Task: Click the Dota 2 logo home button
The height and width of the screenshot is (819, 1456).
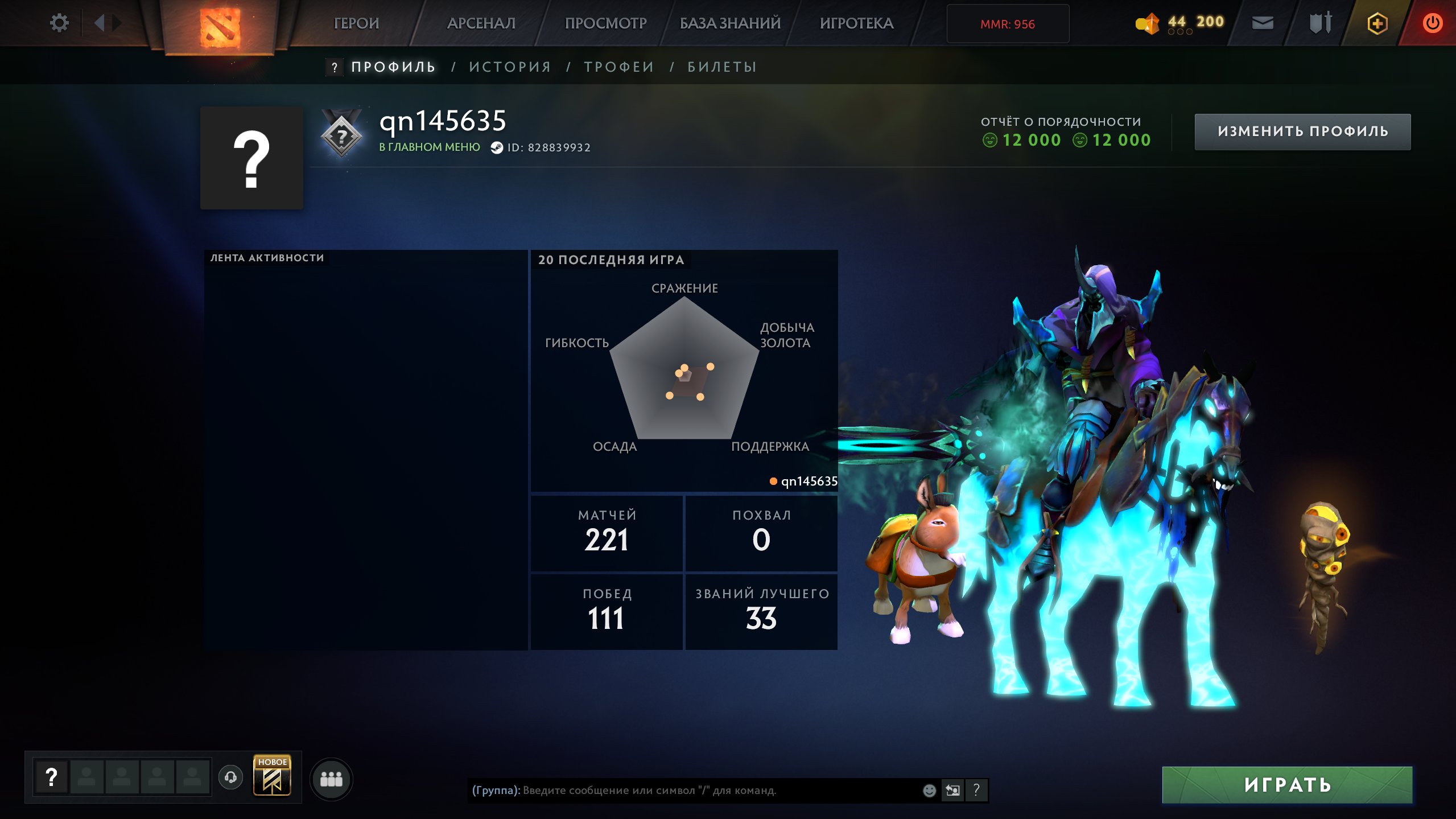Action: click(x=220, y=27)
